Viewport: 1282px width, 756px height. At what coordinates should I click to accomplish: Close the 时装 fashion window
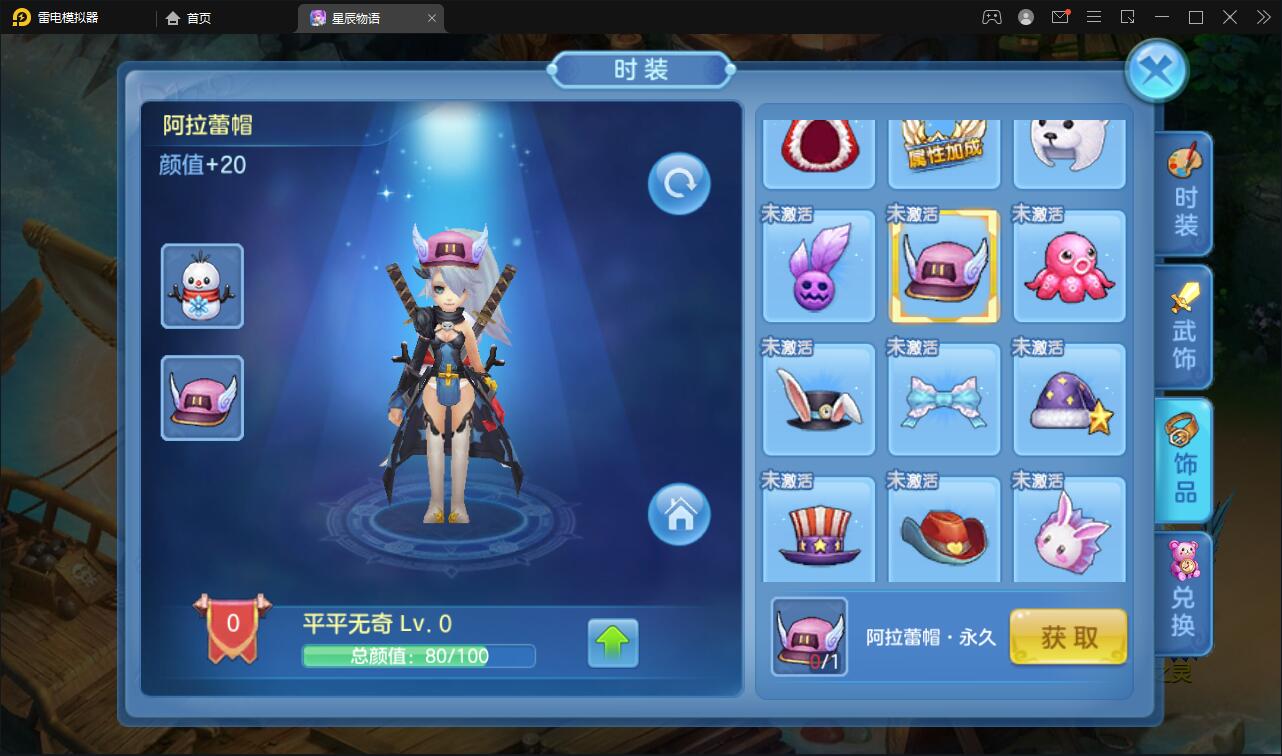pos(1156,69)
